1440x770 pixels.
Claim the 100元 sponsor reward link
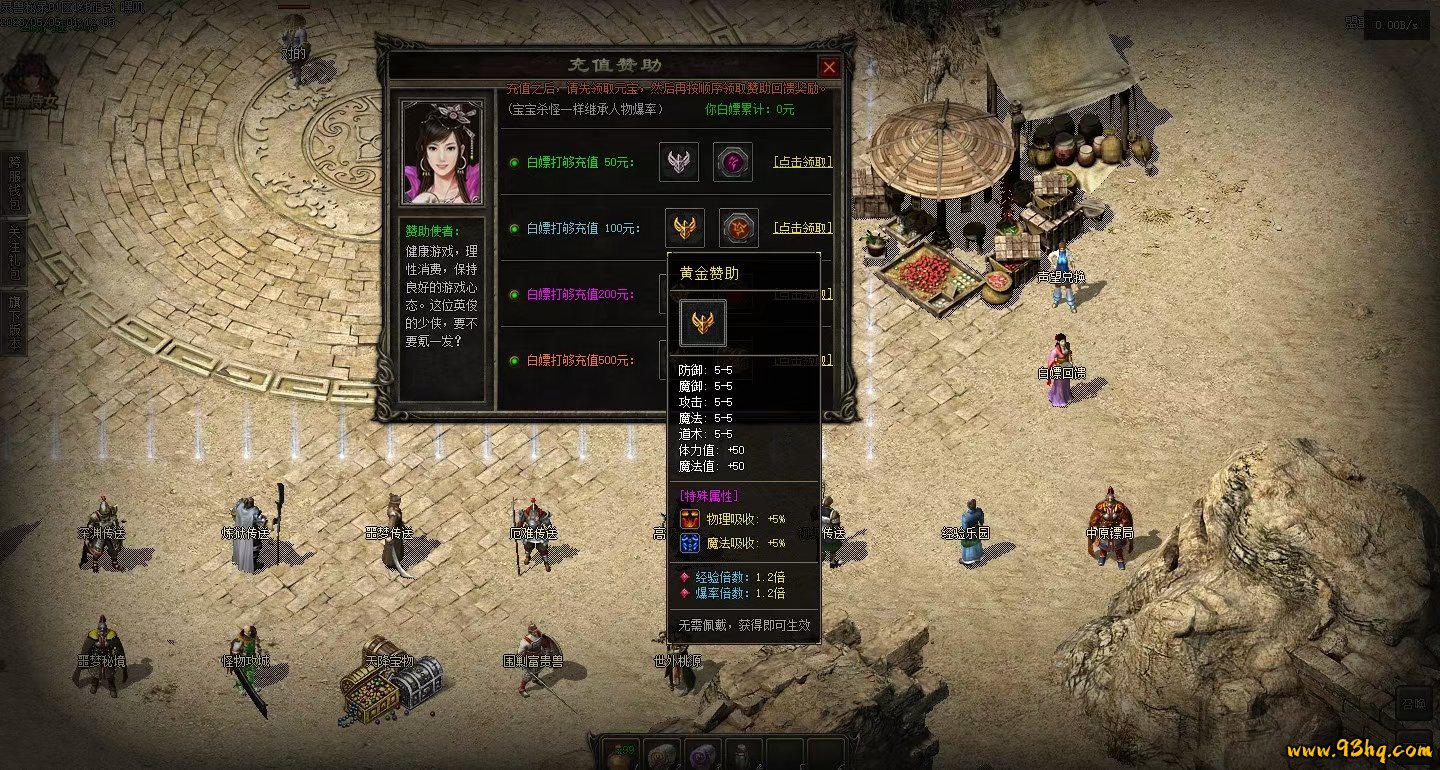point(802,228)
